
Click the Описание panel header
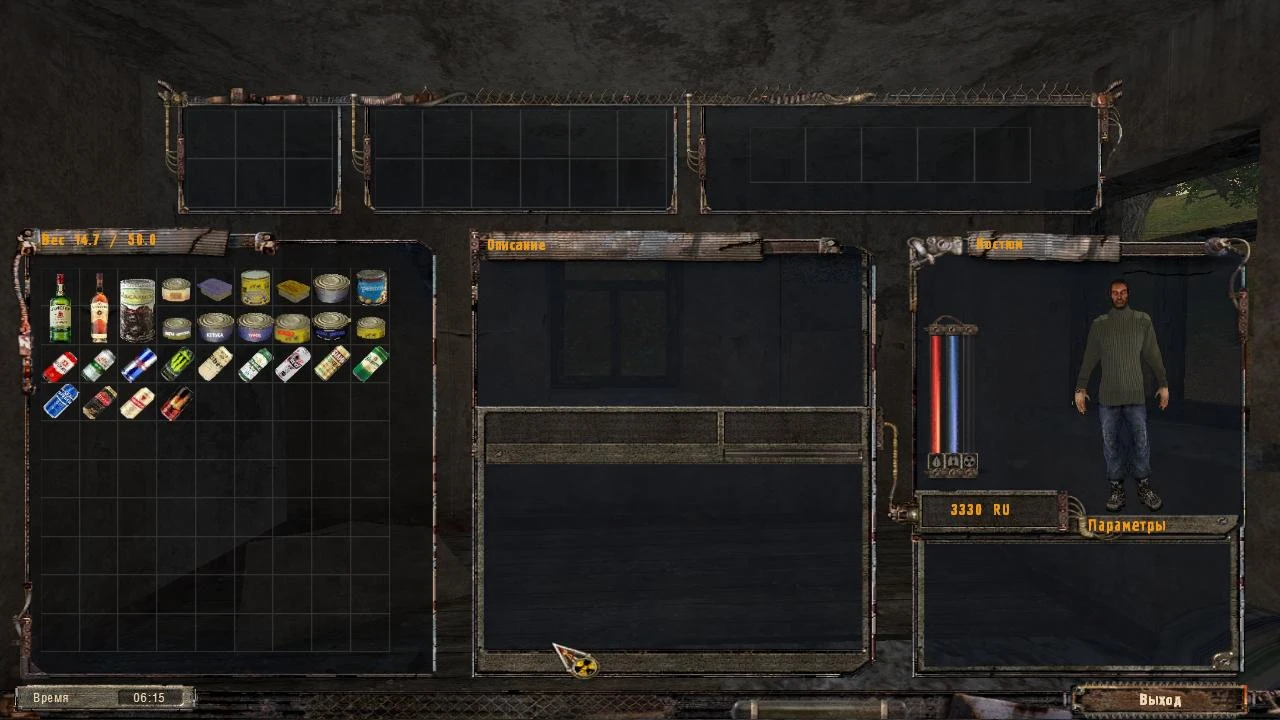click(x=515, y=245)
